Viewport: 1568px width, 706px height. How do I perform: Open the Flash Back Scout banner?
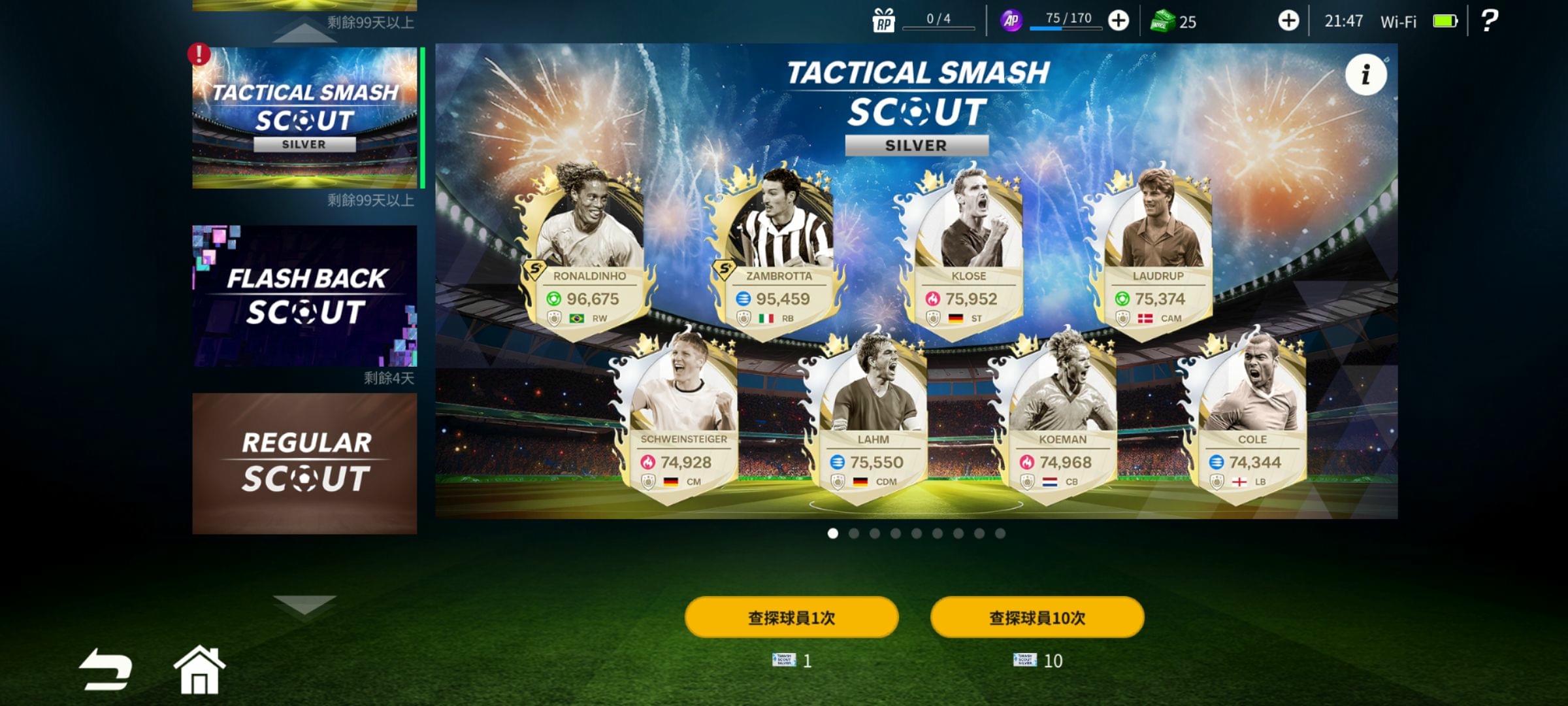(x=304, y=295)
